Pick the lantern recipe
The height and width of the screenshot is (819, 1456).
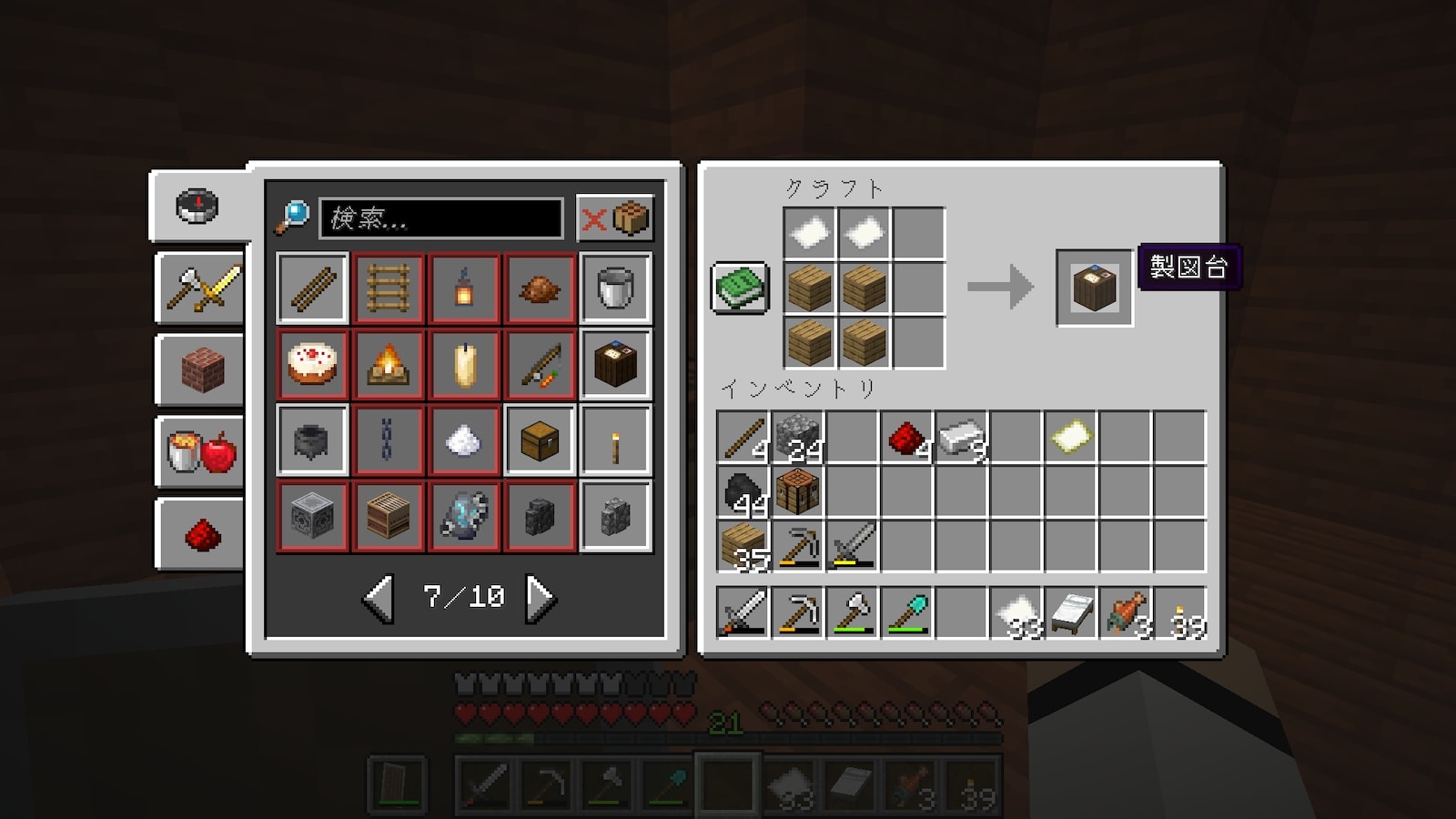click(464, 288)
